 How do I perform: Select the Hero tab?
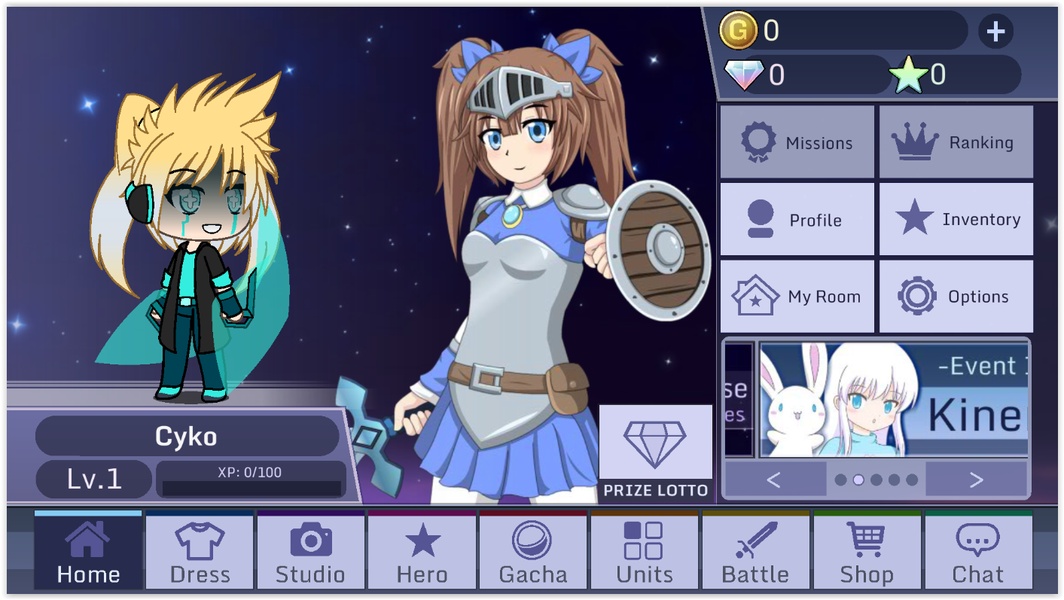[422, 552]
